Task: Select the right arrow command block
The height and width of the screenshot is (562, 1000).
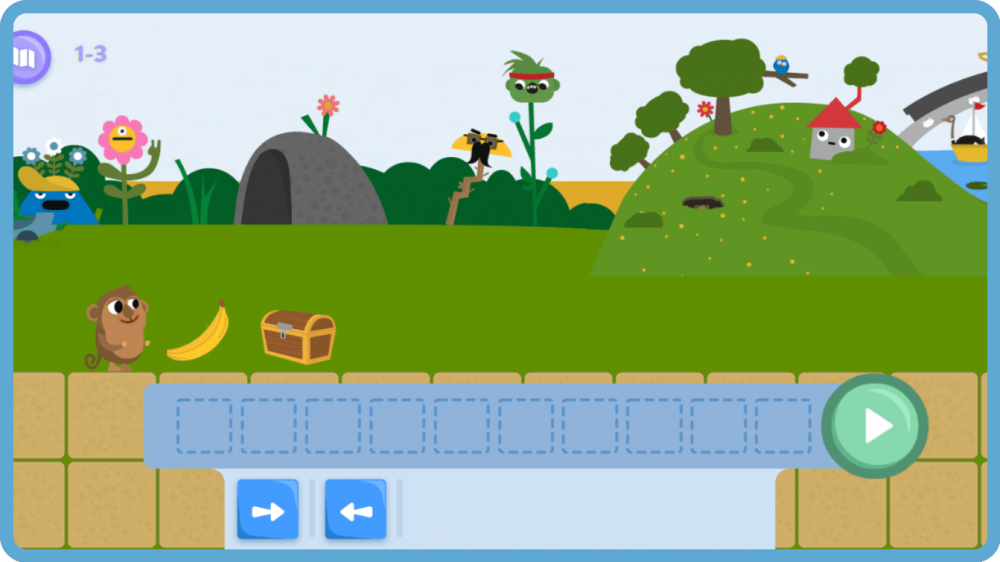Action: pos(267,510)
